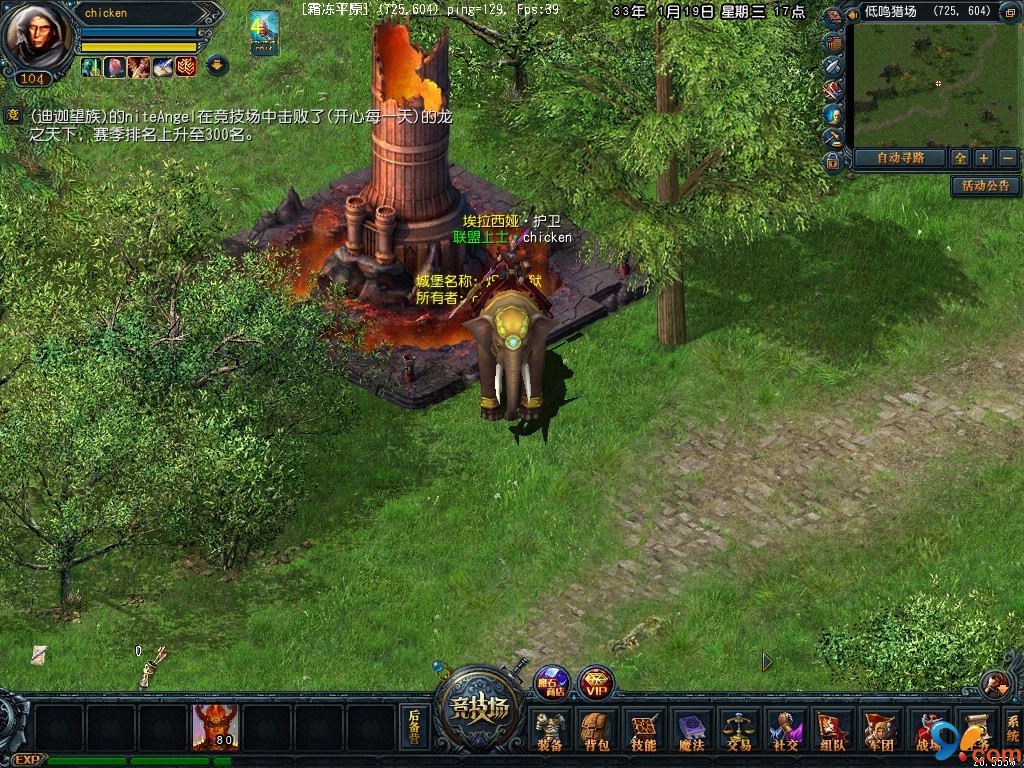Open the 组队 party menu
The image size is (1024, 768).
(832, 731)
